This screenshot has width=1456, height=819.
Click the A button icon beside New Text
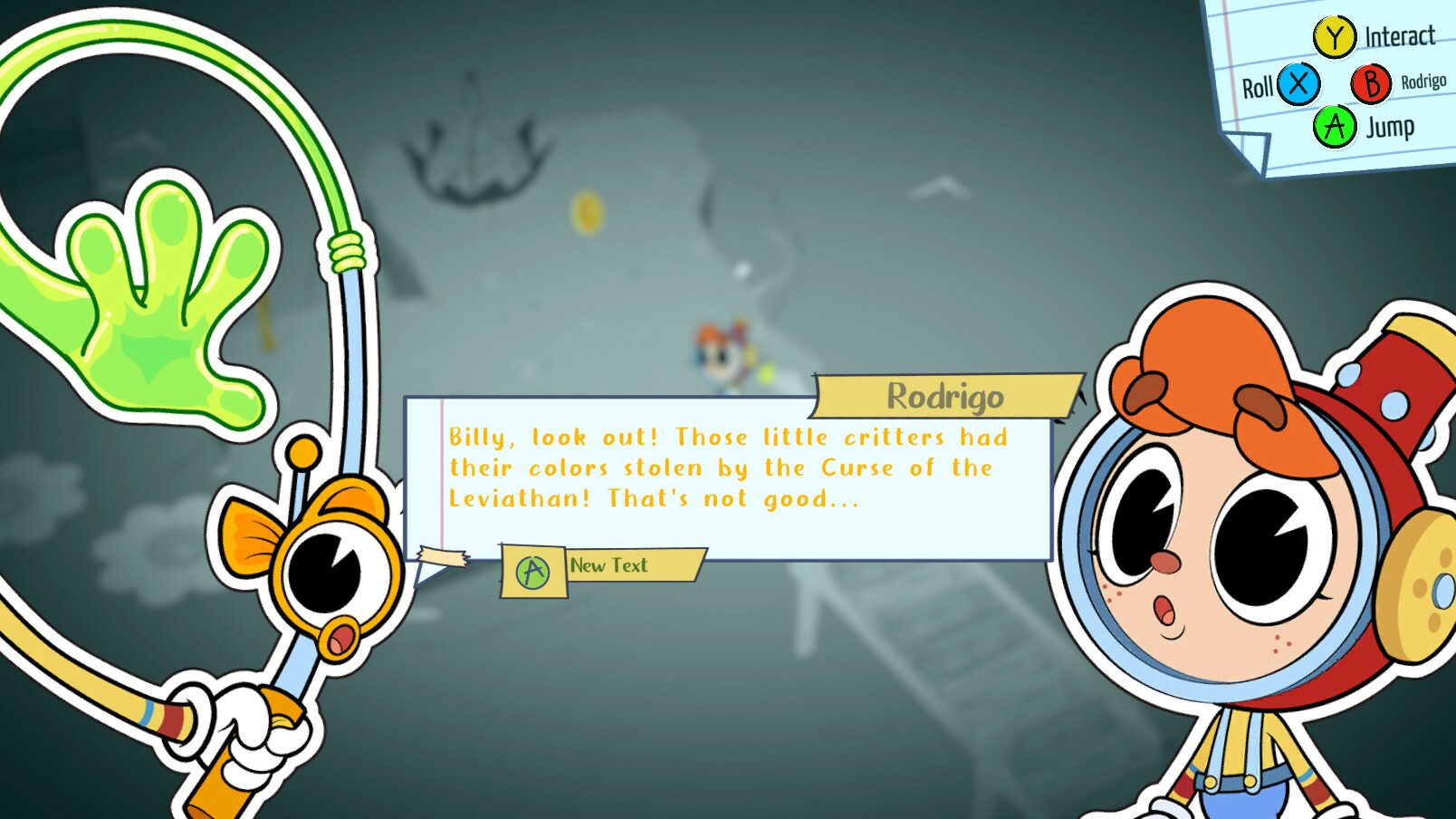532,570
